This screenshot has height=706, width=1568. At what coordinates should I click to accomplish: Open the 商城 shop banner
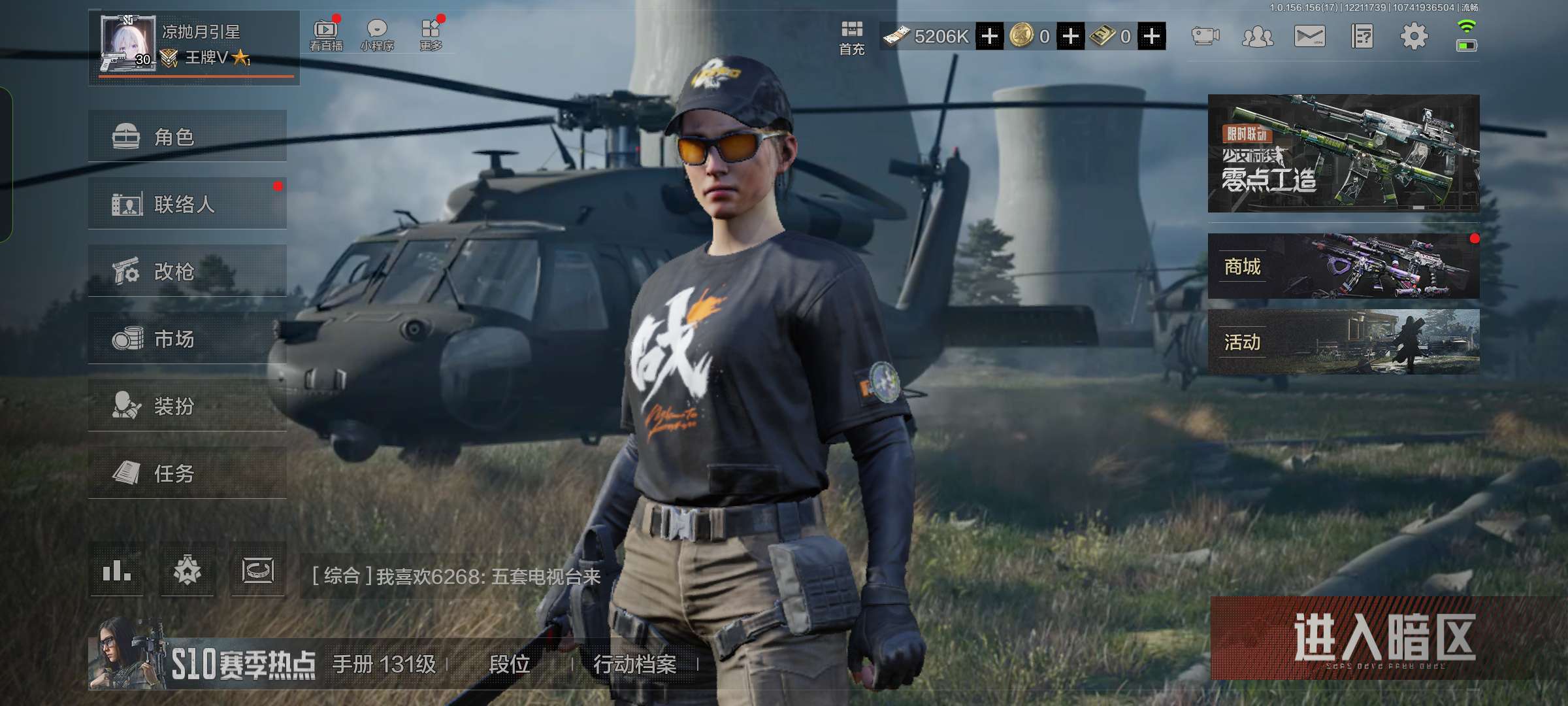1343,267
